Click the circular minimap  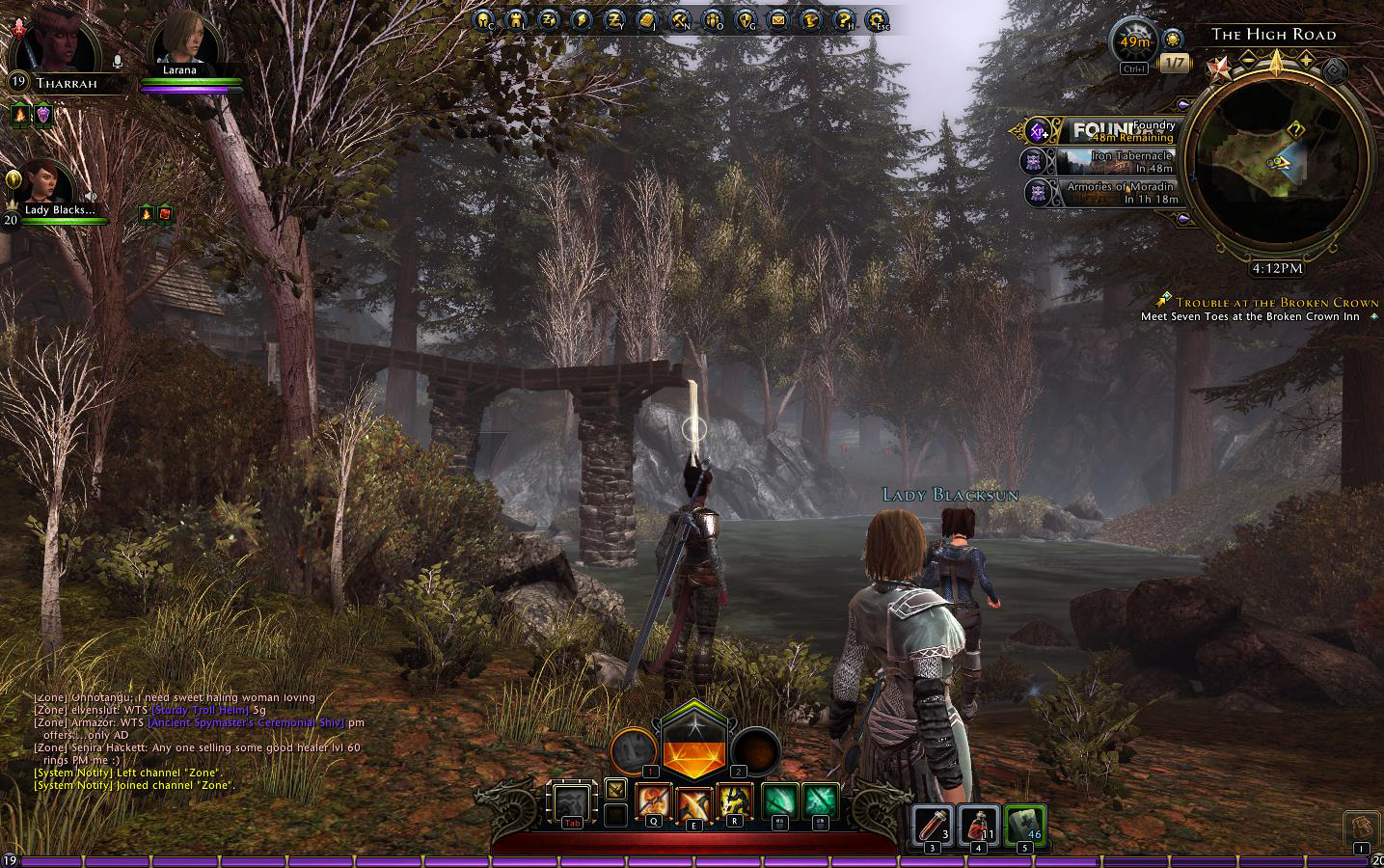click(x=1277, y=159)
